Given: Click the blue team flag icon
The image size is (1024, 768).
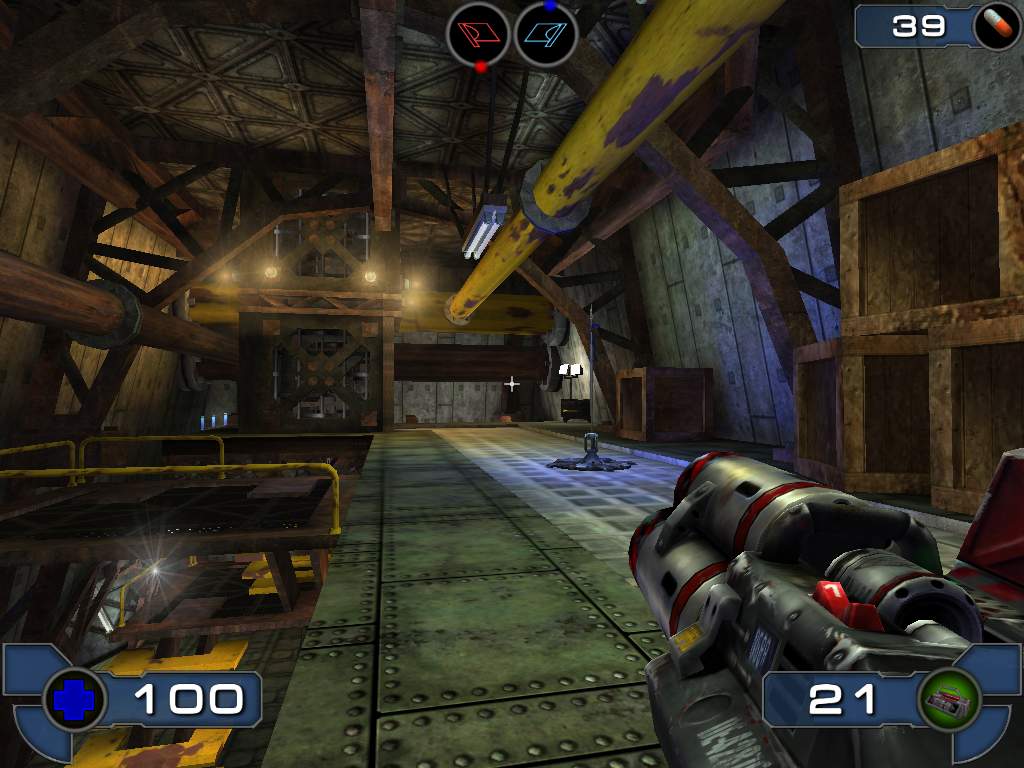Looking at the screenshot, I should [546, 33].
